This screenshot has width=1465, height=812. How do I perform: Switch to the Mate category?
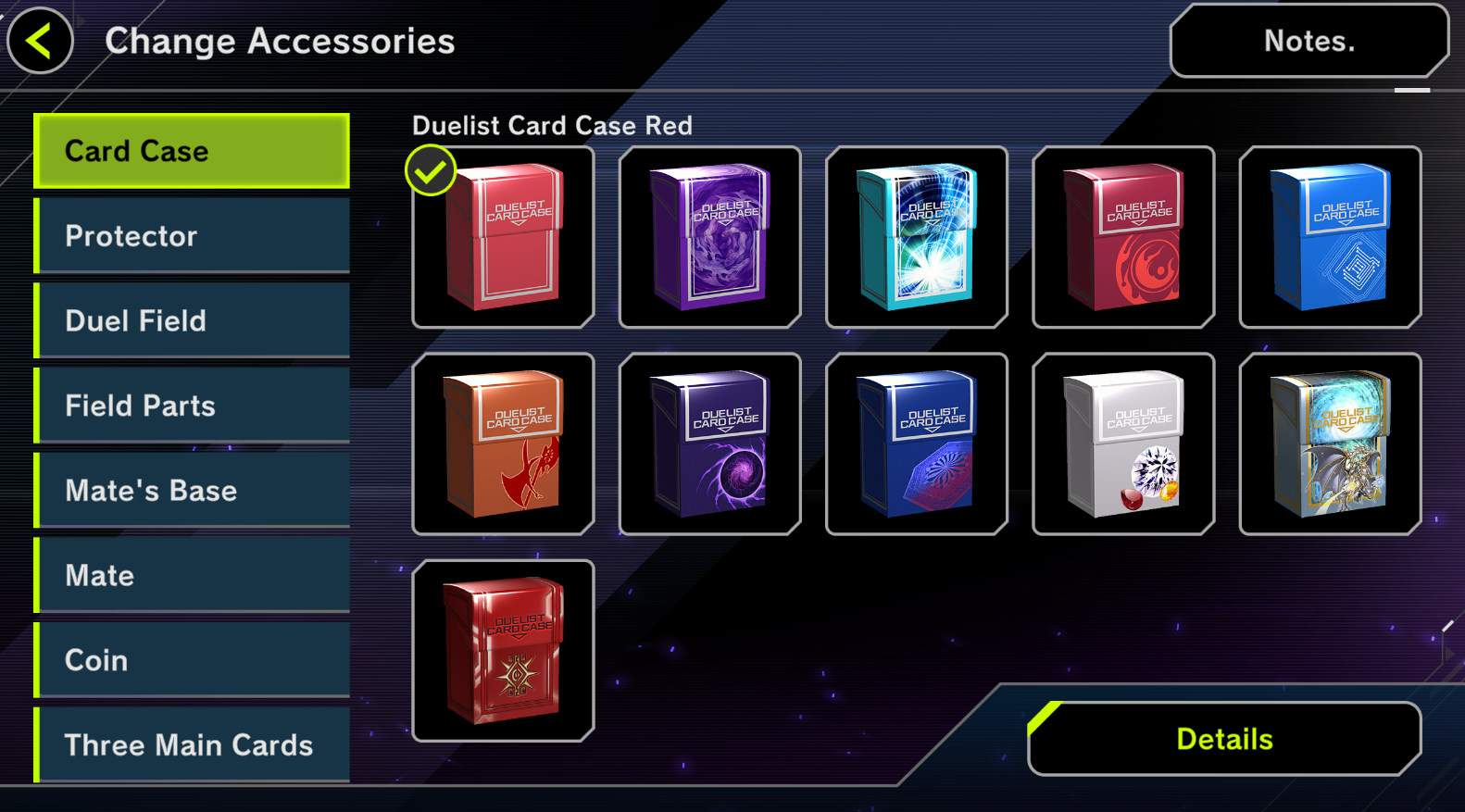click(192, 575)
